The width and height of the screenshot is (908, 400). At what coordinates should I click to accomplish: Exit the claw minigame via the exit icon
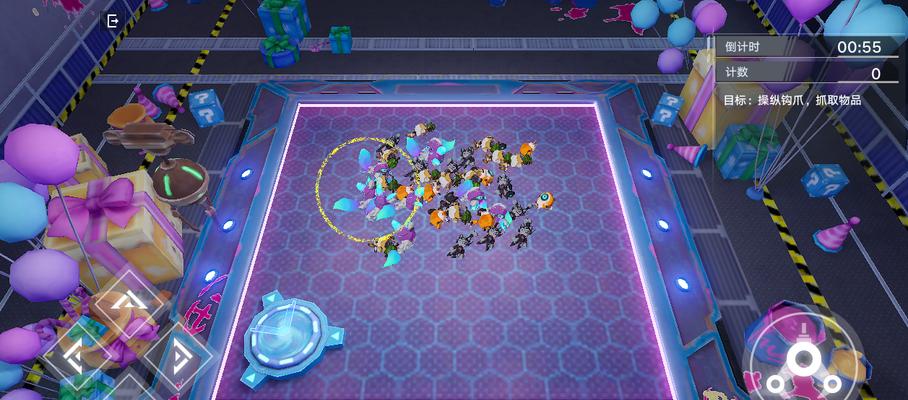pyautogui.click(x=112, y=21)
